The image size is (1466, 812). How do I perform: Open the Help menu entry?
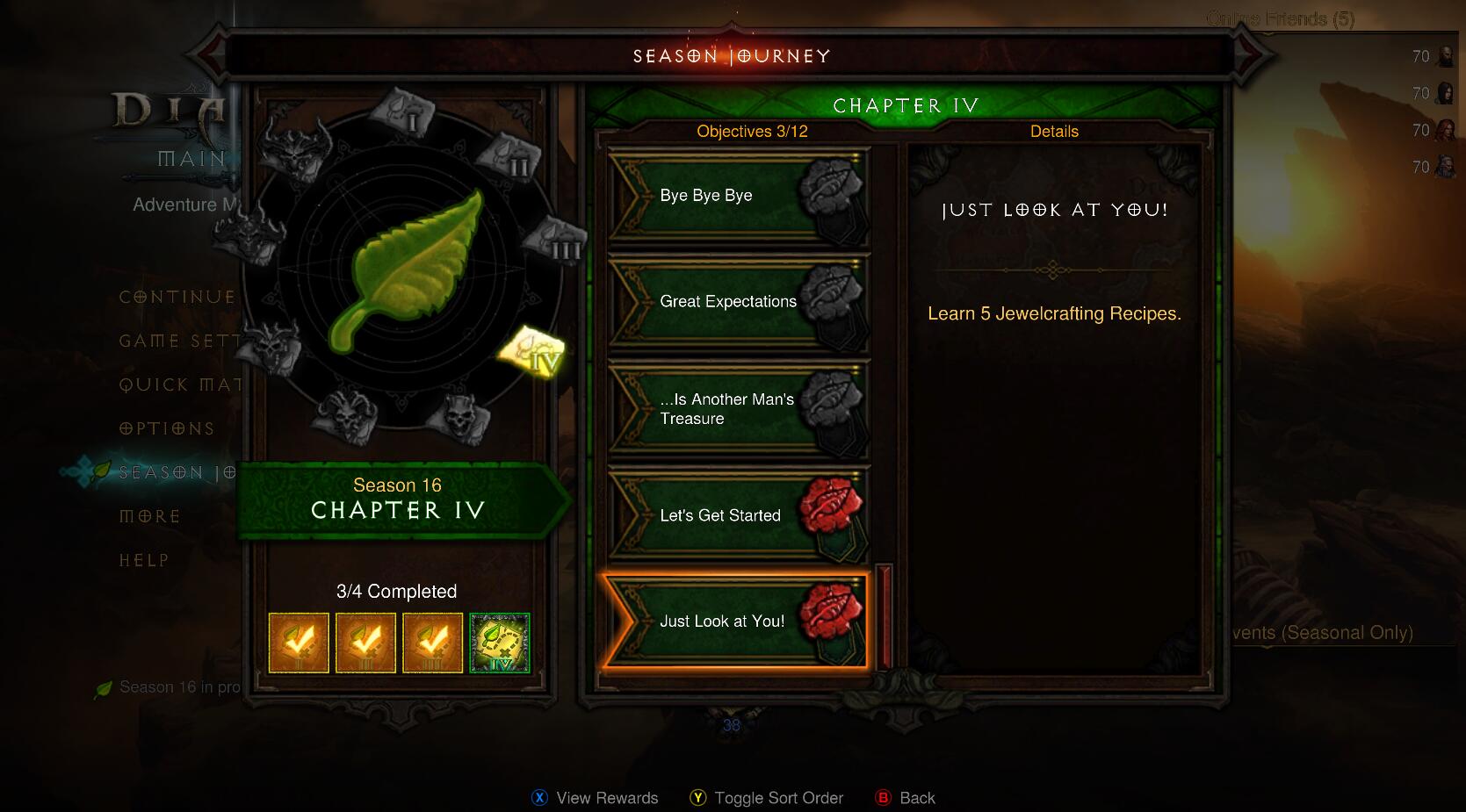[144, 561]
